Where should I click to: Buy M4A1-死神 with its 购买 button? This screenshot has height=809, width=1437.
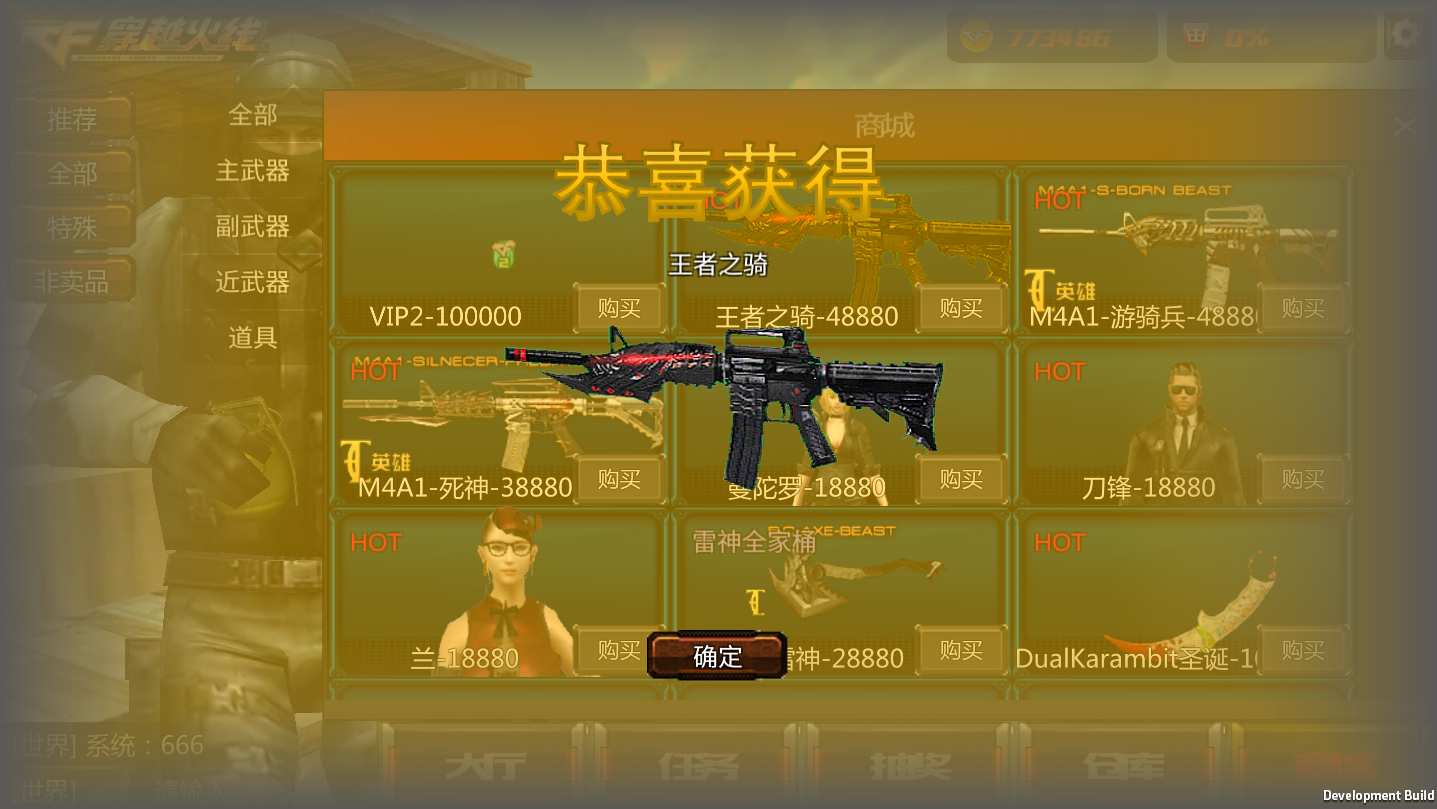pos(618,480)
